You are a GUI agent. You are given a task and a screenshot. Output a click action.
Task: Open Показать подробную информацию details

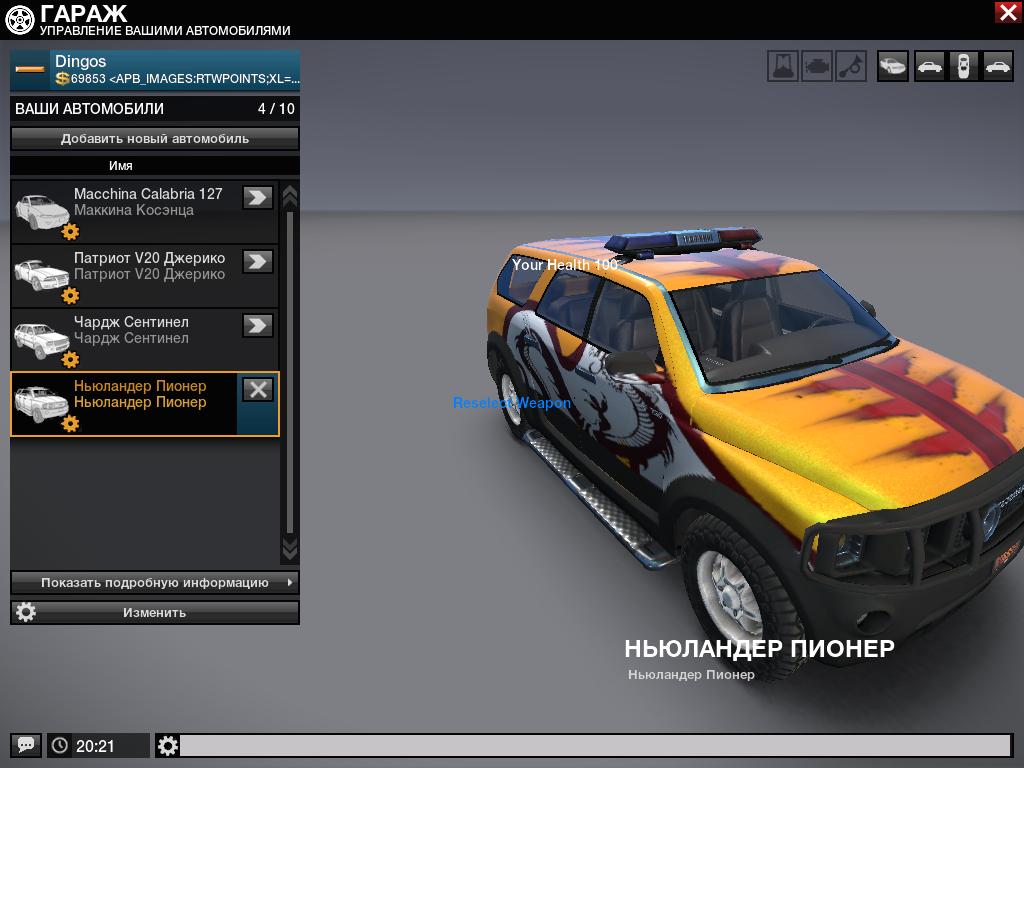click(x=155, y=582)
